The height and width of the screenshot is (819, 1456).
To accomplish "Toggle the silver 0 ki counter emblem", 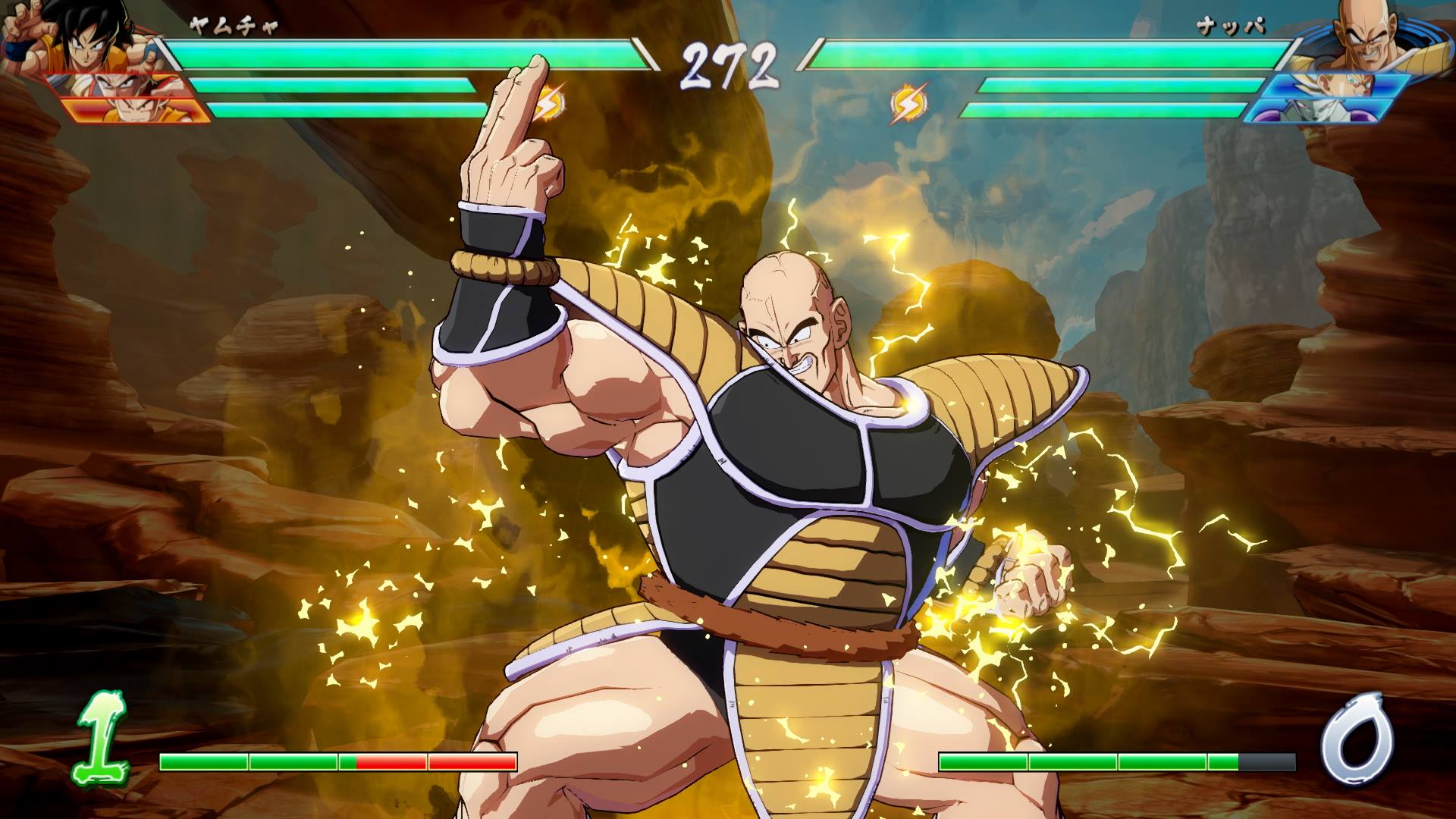I will point(1359,737).
